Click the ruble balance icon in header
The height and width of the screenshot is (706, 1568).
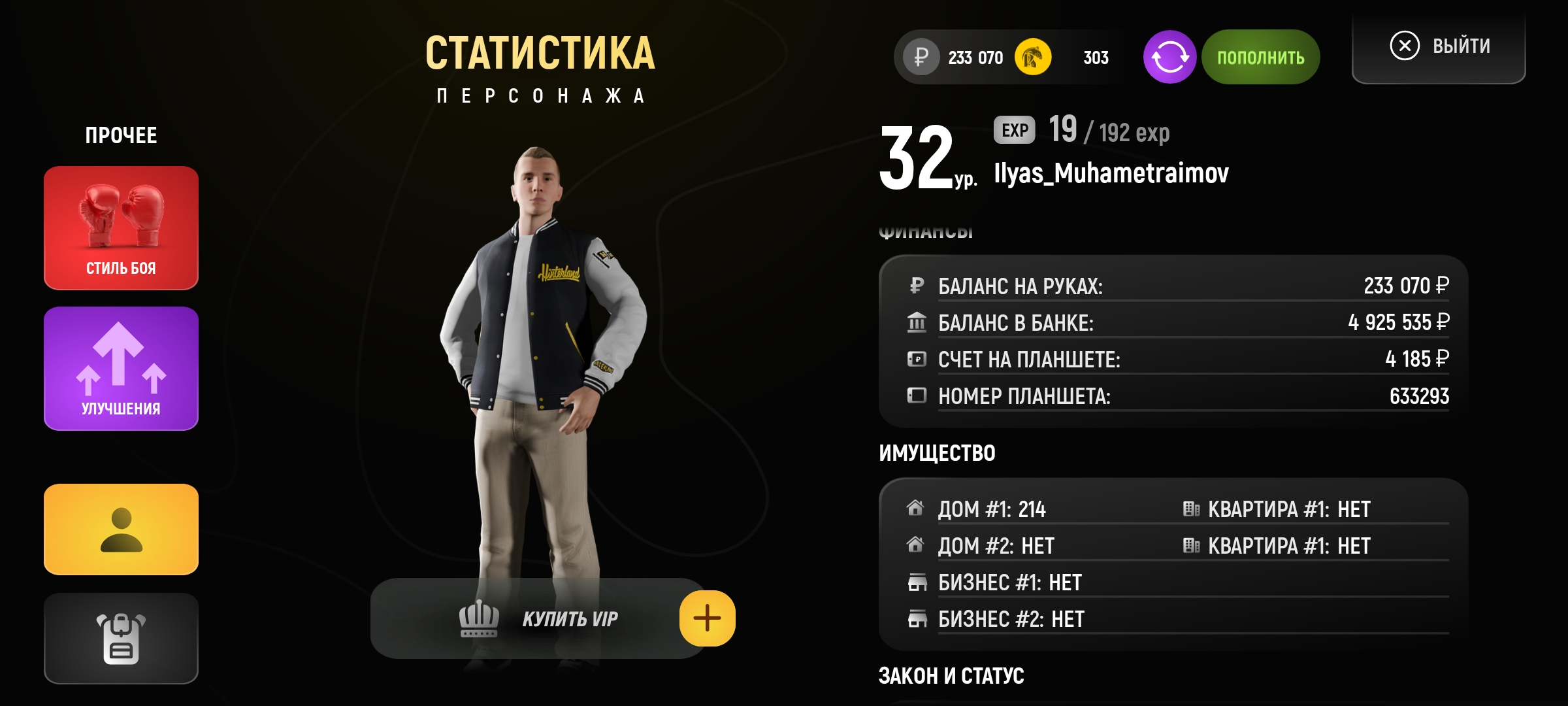[x=921, y=58]
